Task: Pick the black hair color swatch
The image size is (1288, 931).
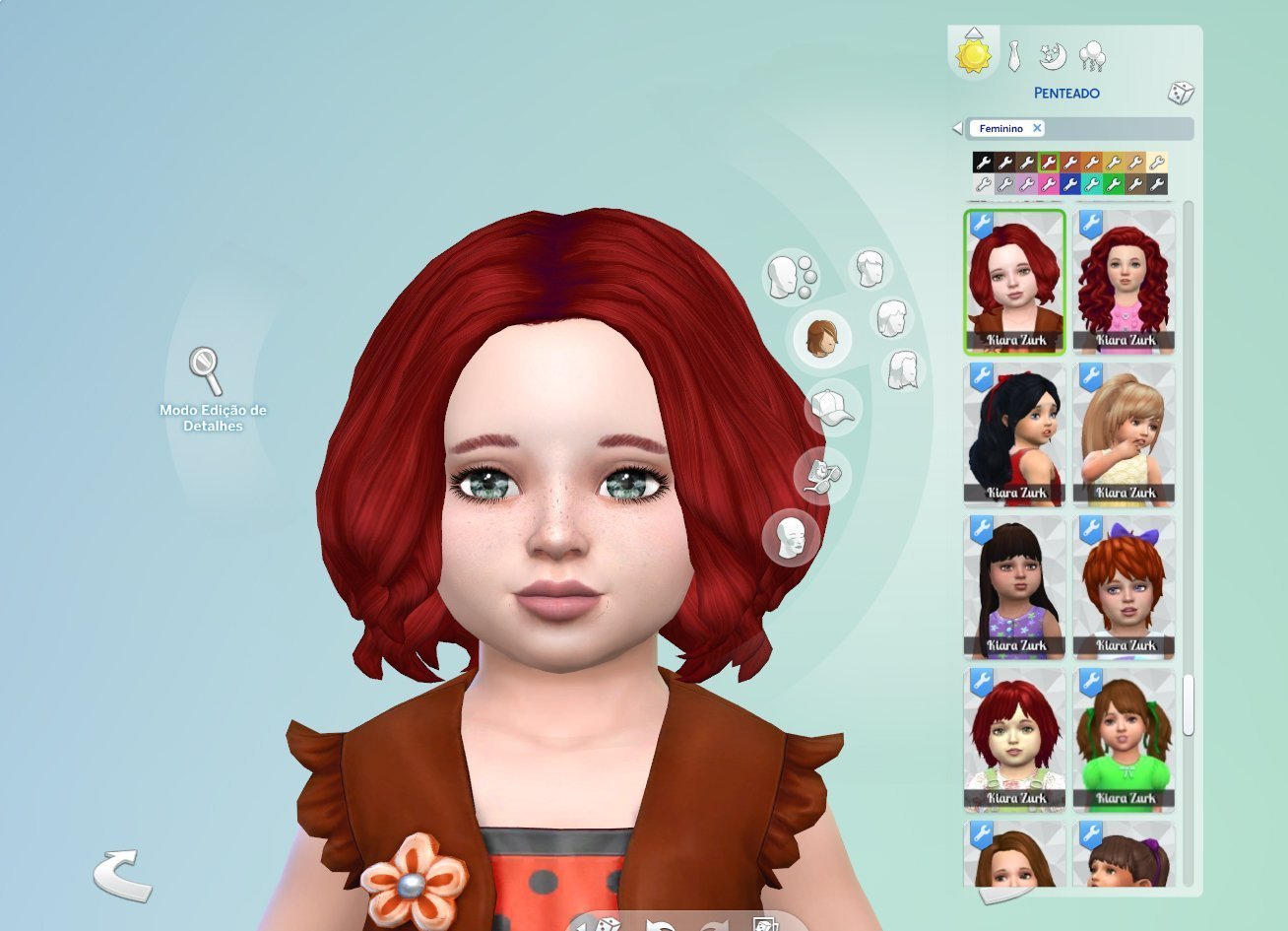Action: point(983,163)
